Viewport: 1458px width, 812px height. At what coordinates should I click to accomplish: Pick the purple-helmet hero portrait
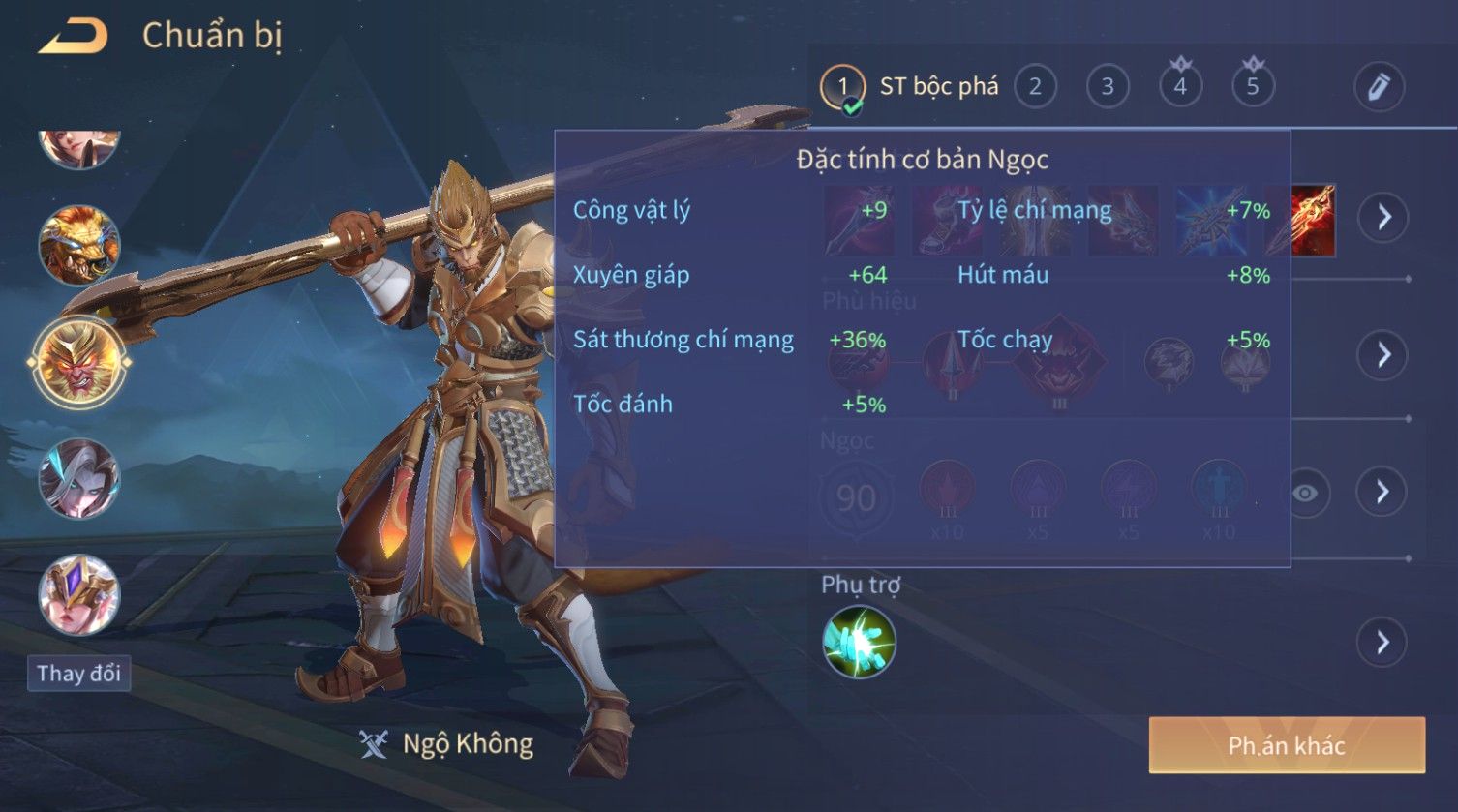78,594
